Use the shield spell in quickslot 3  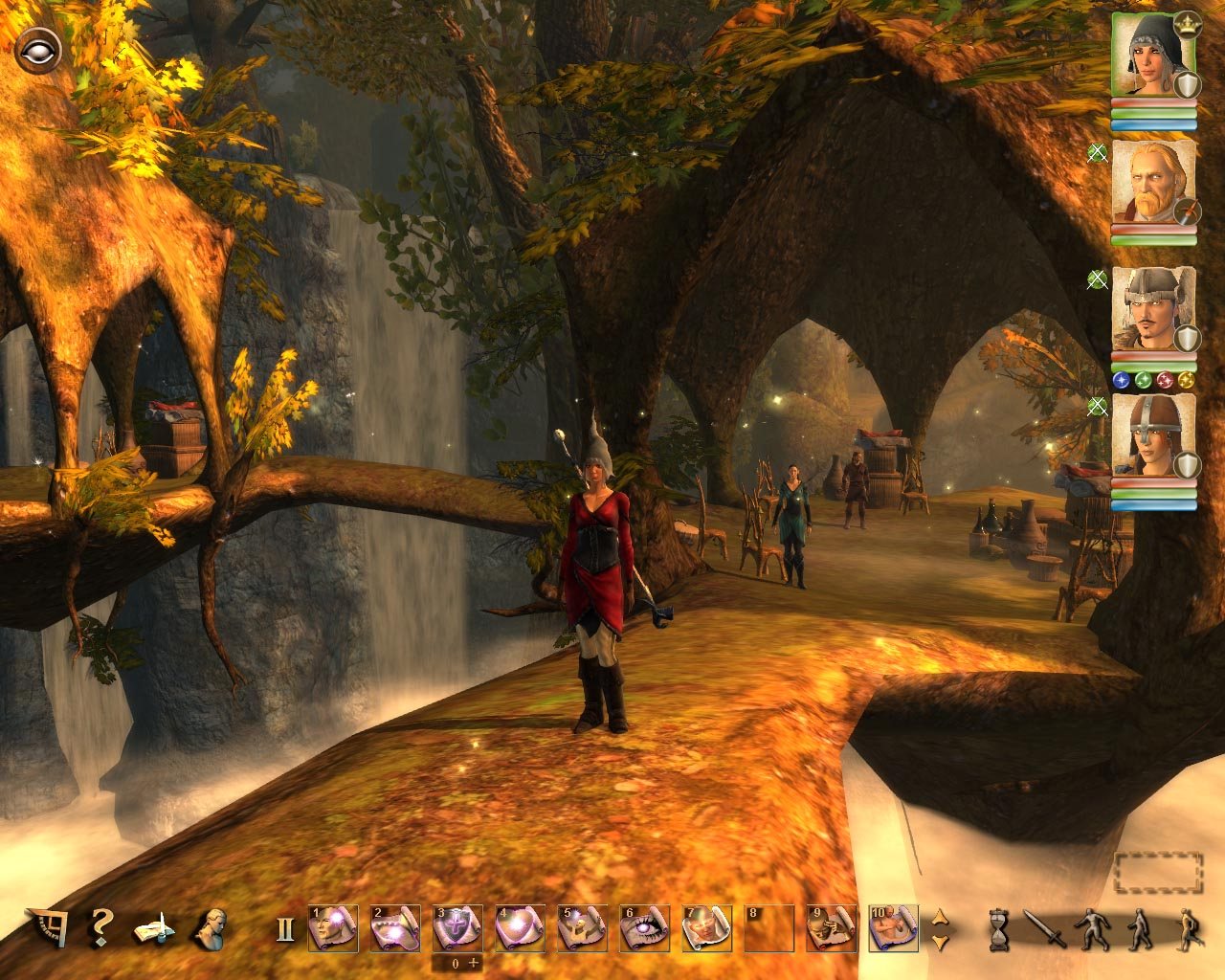coord(457,928)
